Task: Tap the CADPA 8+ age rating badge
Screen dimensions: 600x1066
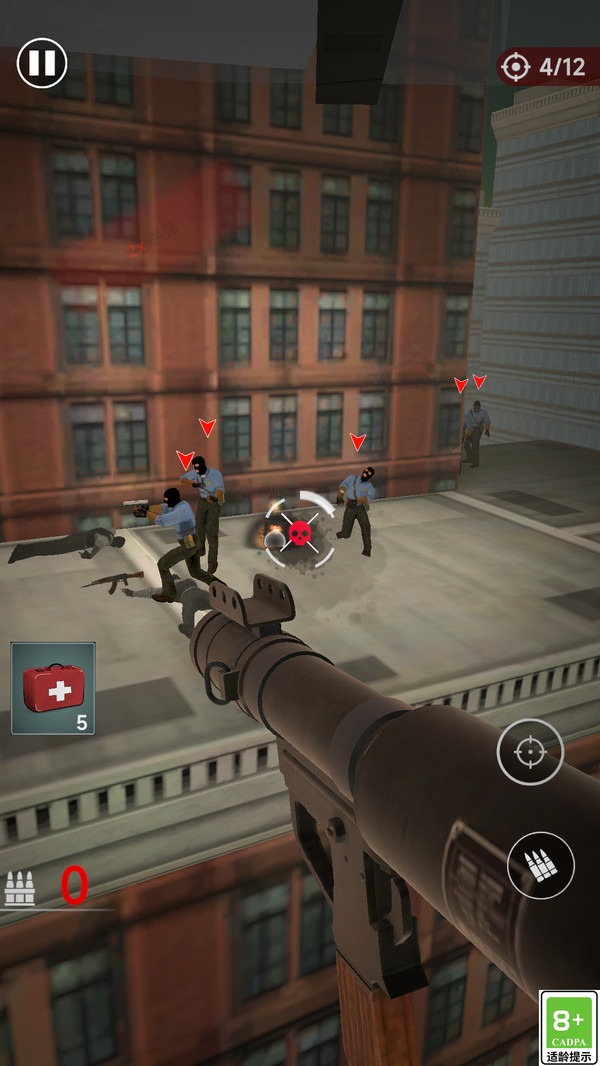Action: click(568, 1027)
